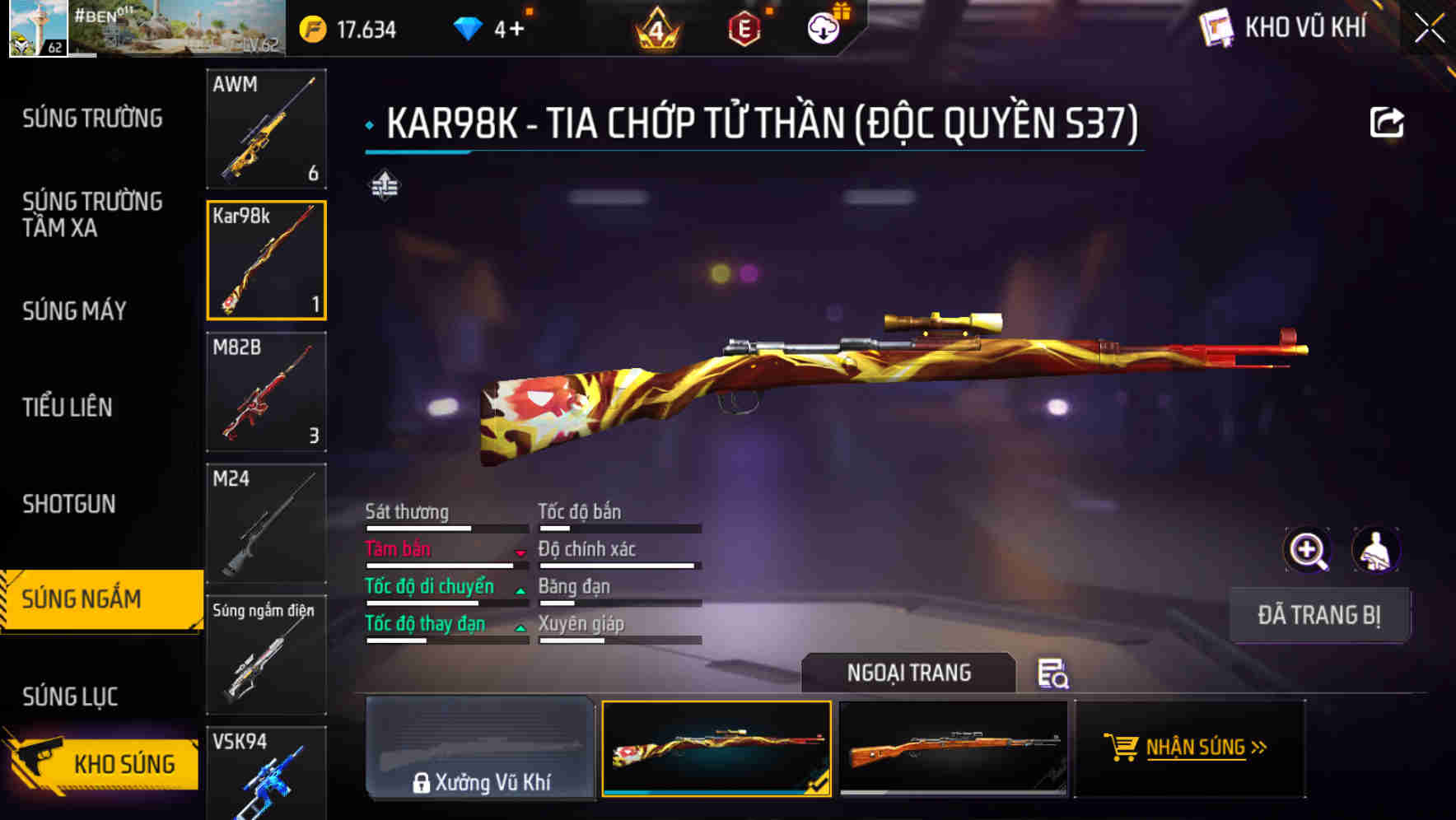This screenshot has width=1456, height=820.
Task: Toggle the weapon zoom magnifier
Action: coord(1308,550)
